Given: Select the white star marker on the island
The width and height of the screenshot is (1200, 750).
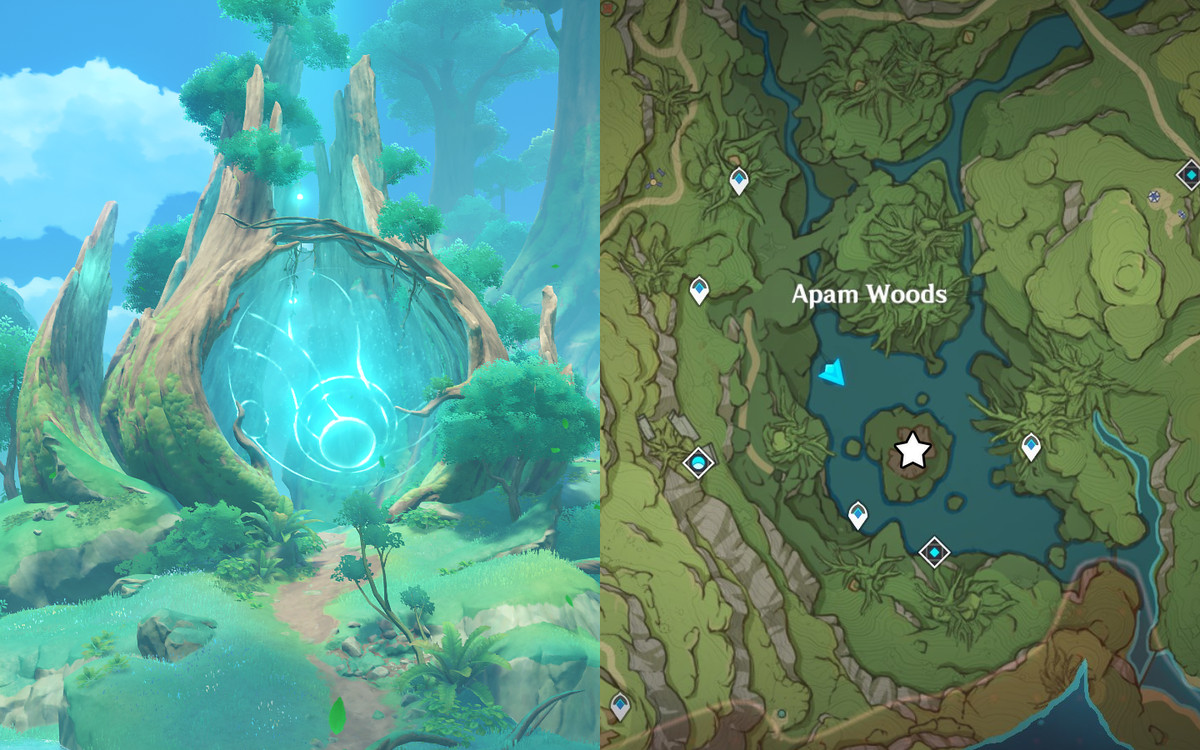Looking at the screenshot, I should pyautogui.click(x=912, y=451).
